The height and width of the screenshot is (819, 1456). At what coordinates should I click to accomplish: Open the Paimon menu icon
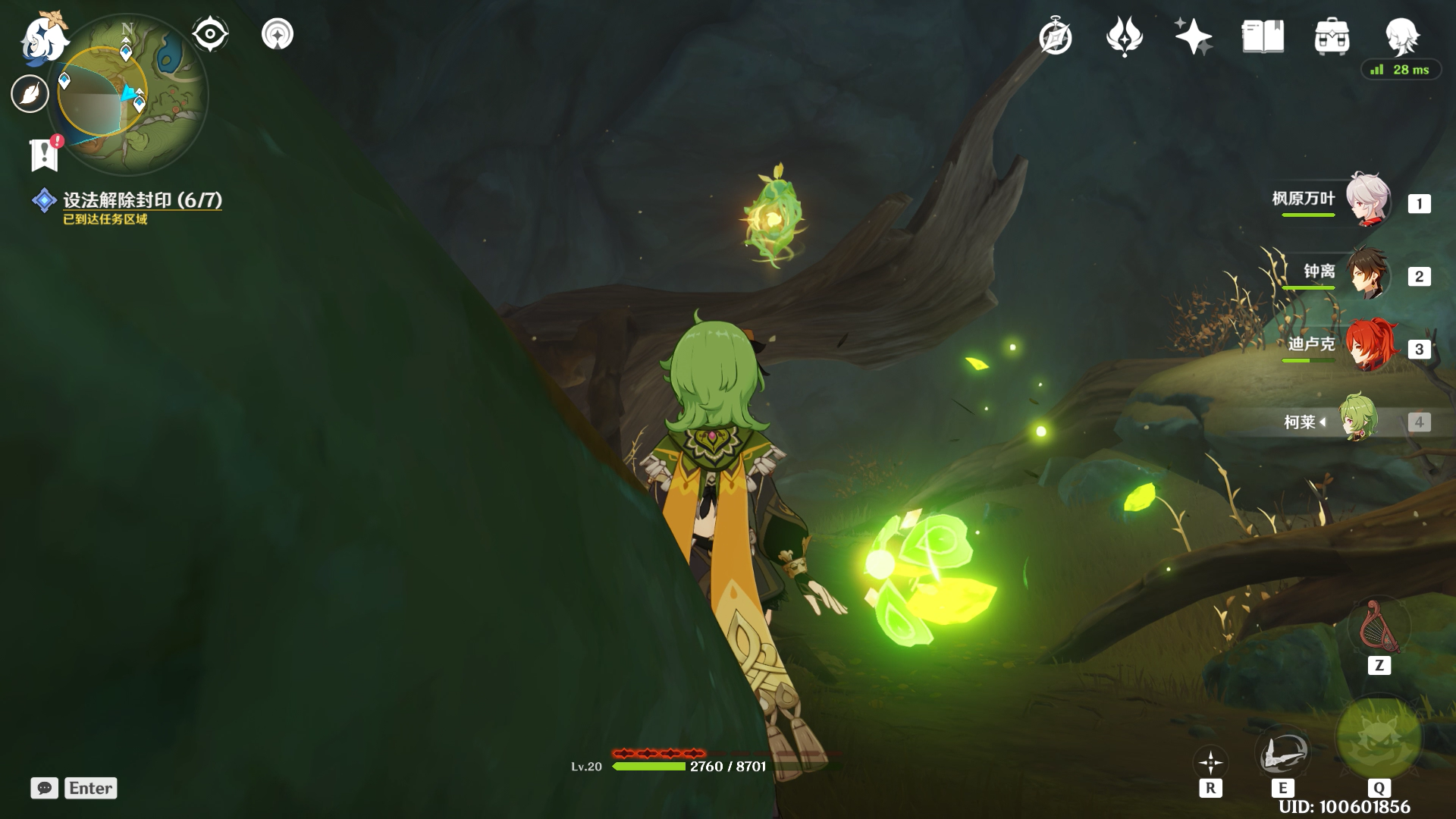pos(42,36)
